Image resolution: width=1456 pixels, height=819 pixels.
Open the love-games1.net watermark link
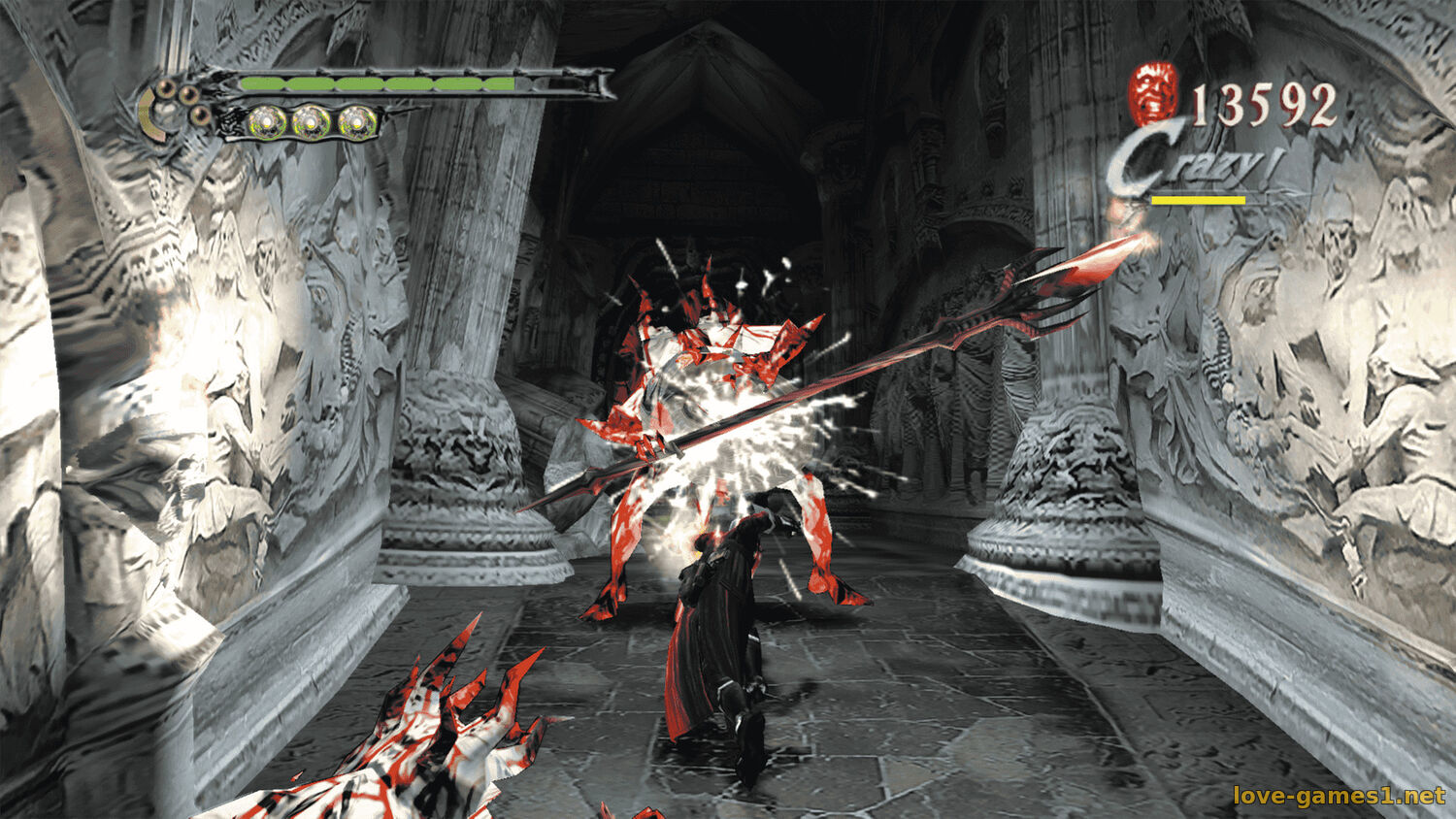coord(1339,796)
